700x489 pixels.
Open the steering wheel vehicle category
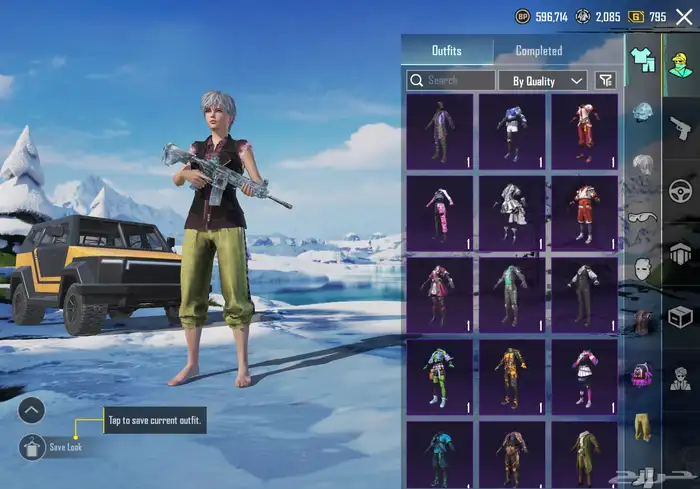[681, 190]
